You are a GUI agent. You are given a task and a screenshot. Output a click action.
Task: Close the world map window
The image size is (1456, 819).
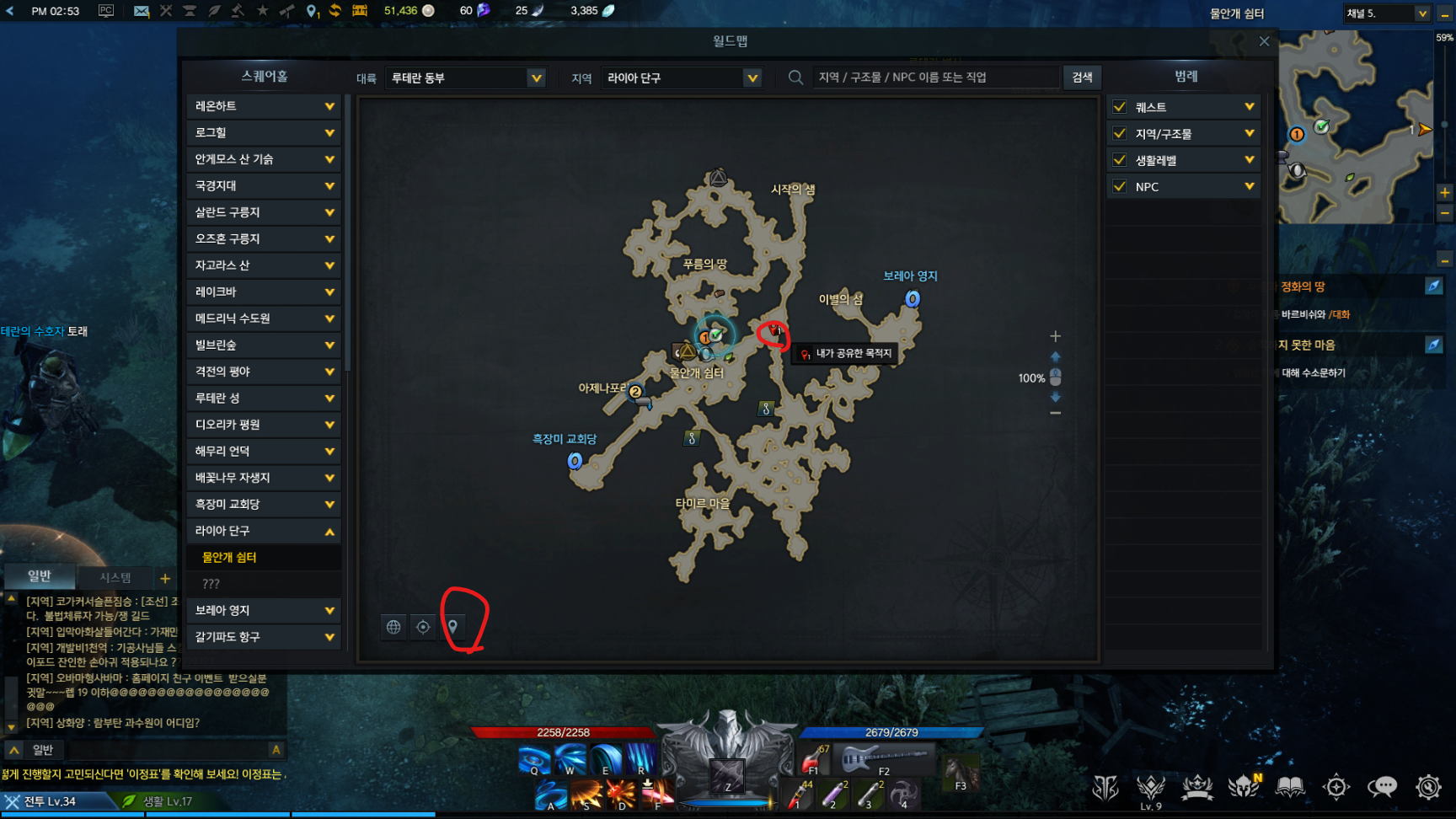1264,41
